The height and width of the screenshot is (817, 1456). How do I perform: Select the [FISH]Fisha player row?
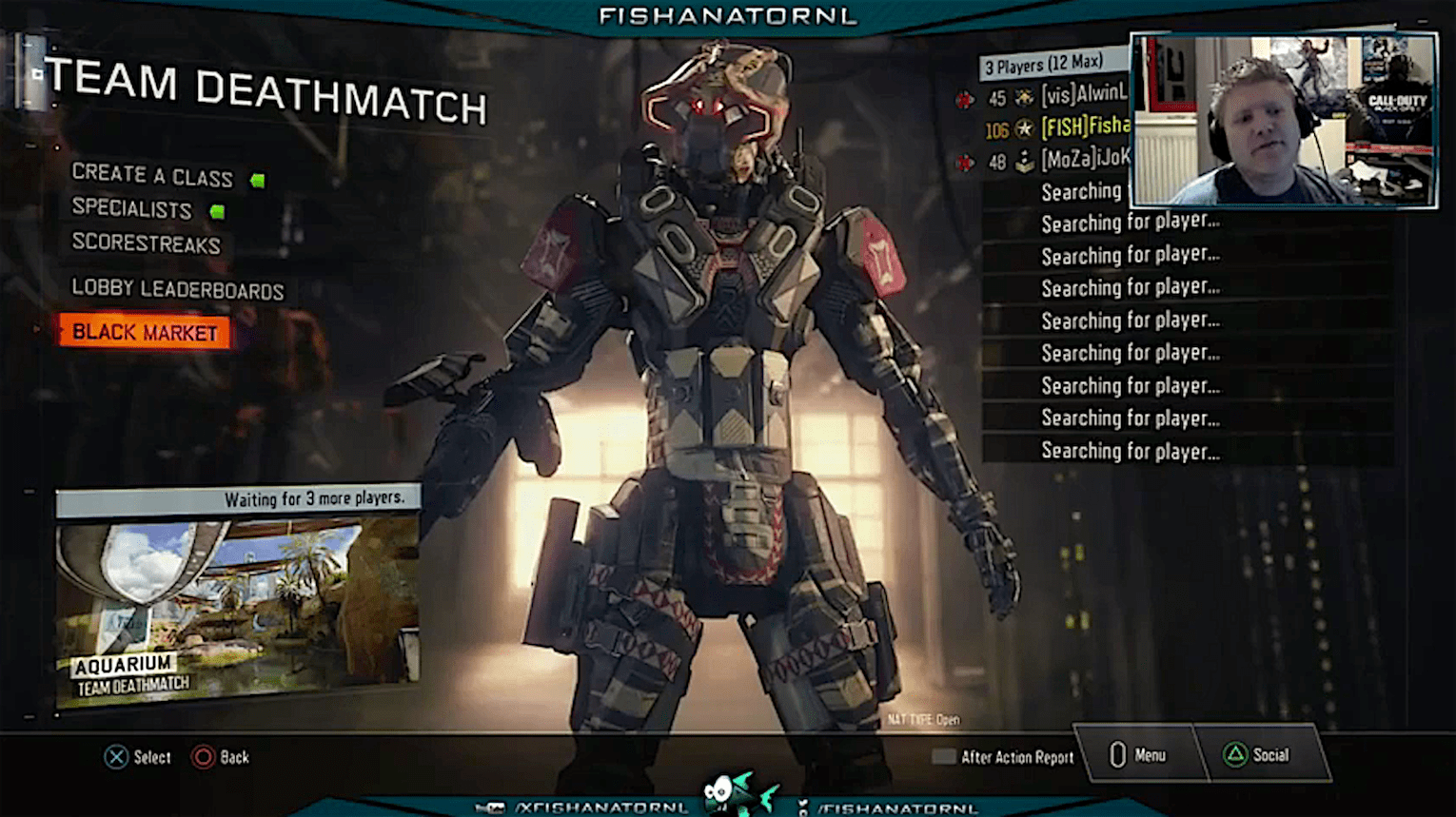1056,127
